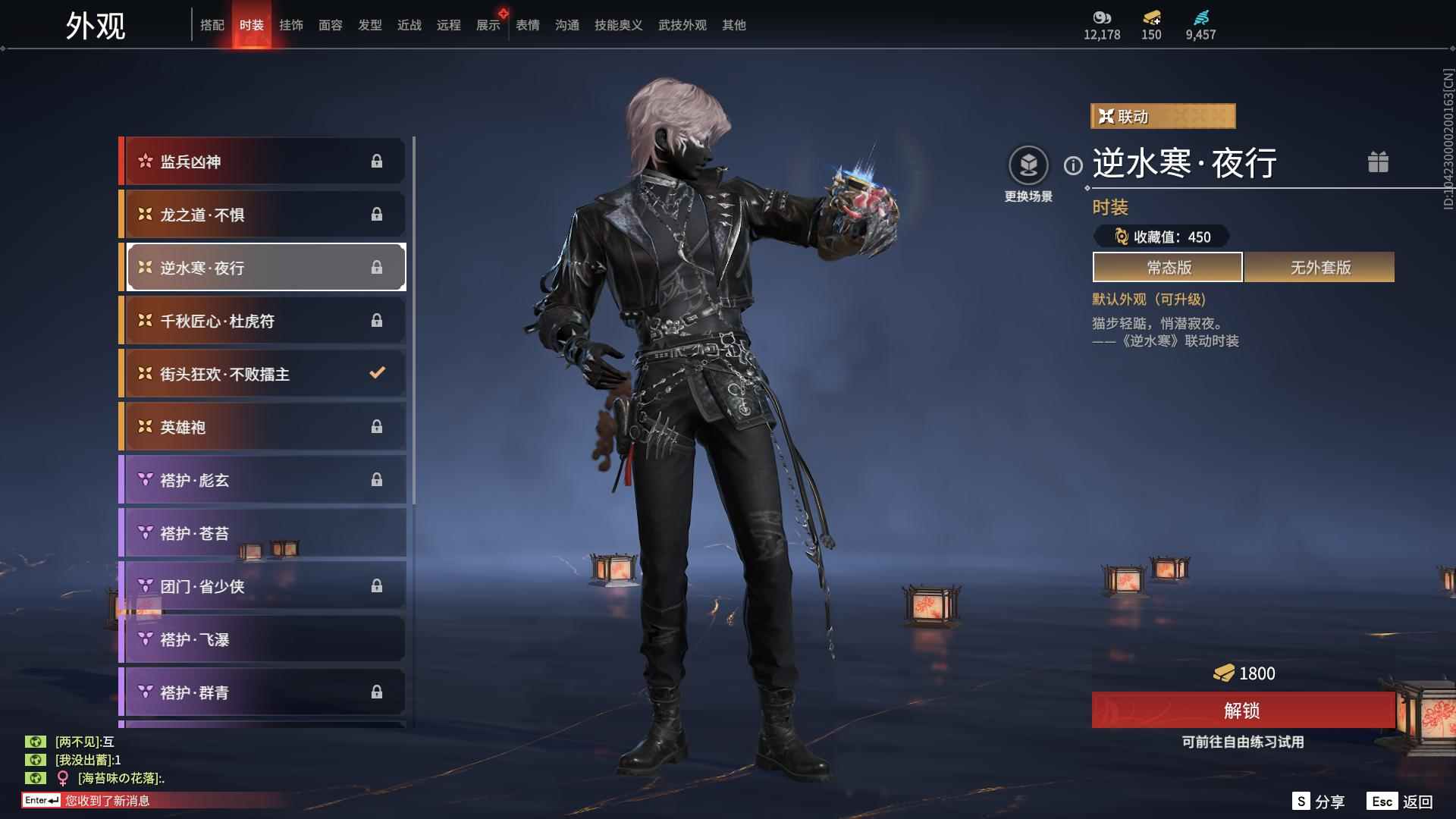Open the gift box icon
The height and width of the screenshot is (819, 1456).
[x=1378, y=162]
